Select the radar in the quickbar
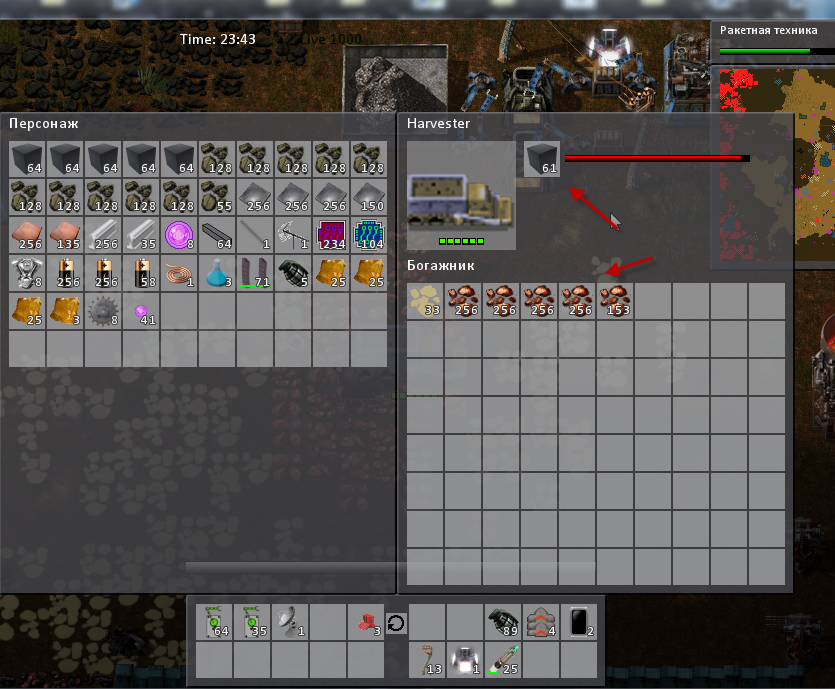Image resolution: width=835 pixels, height=689 pixels. pos(290,621)
